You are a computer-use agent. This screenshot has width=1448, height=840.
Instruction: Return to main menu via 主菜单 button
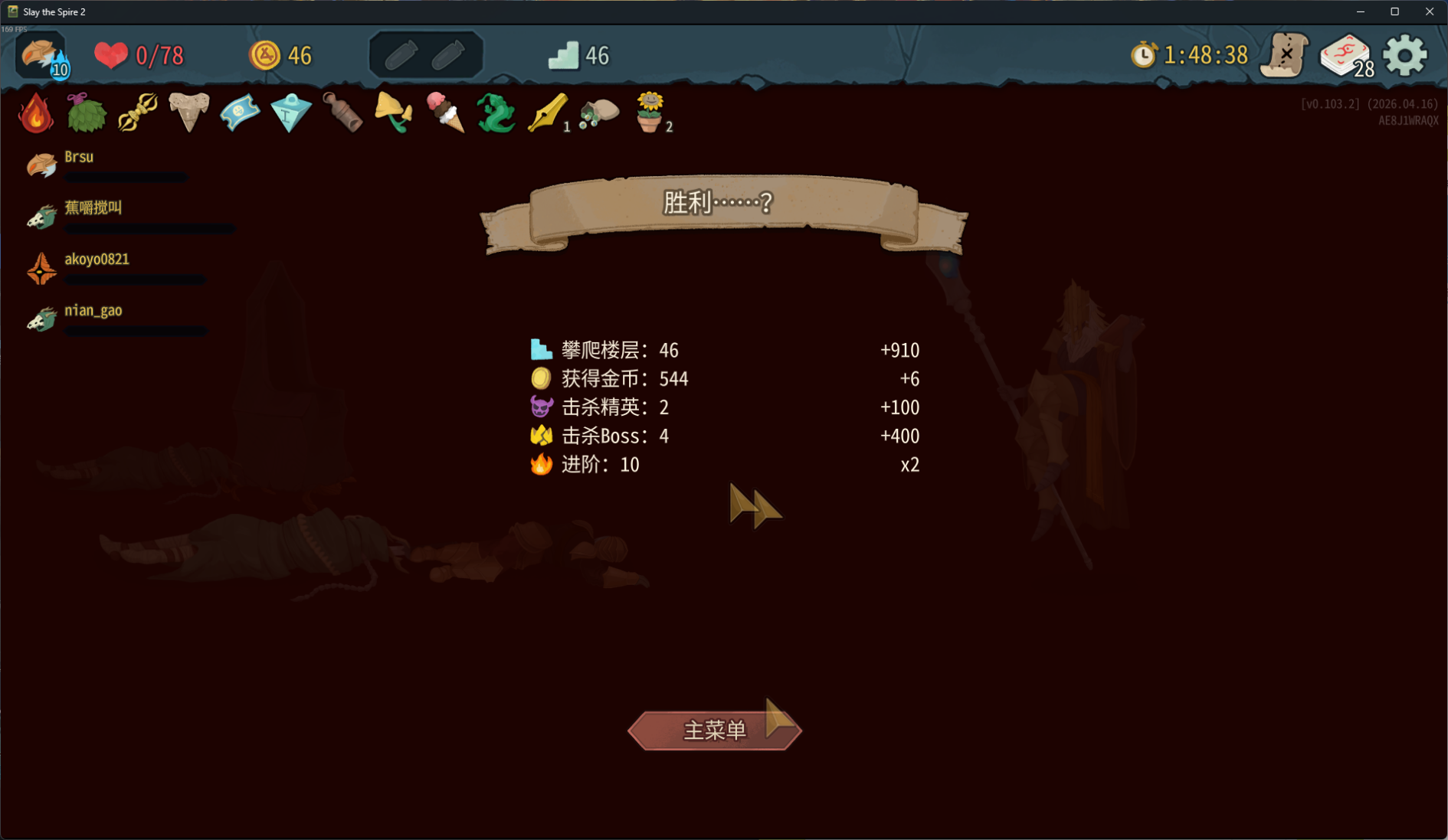click(x=714, y=730)
